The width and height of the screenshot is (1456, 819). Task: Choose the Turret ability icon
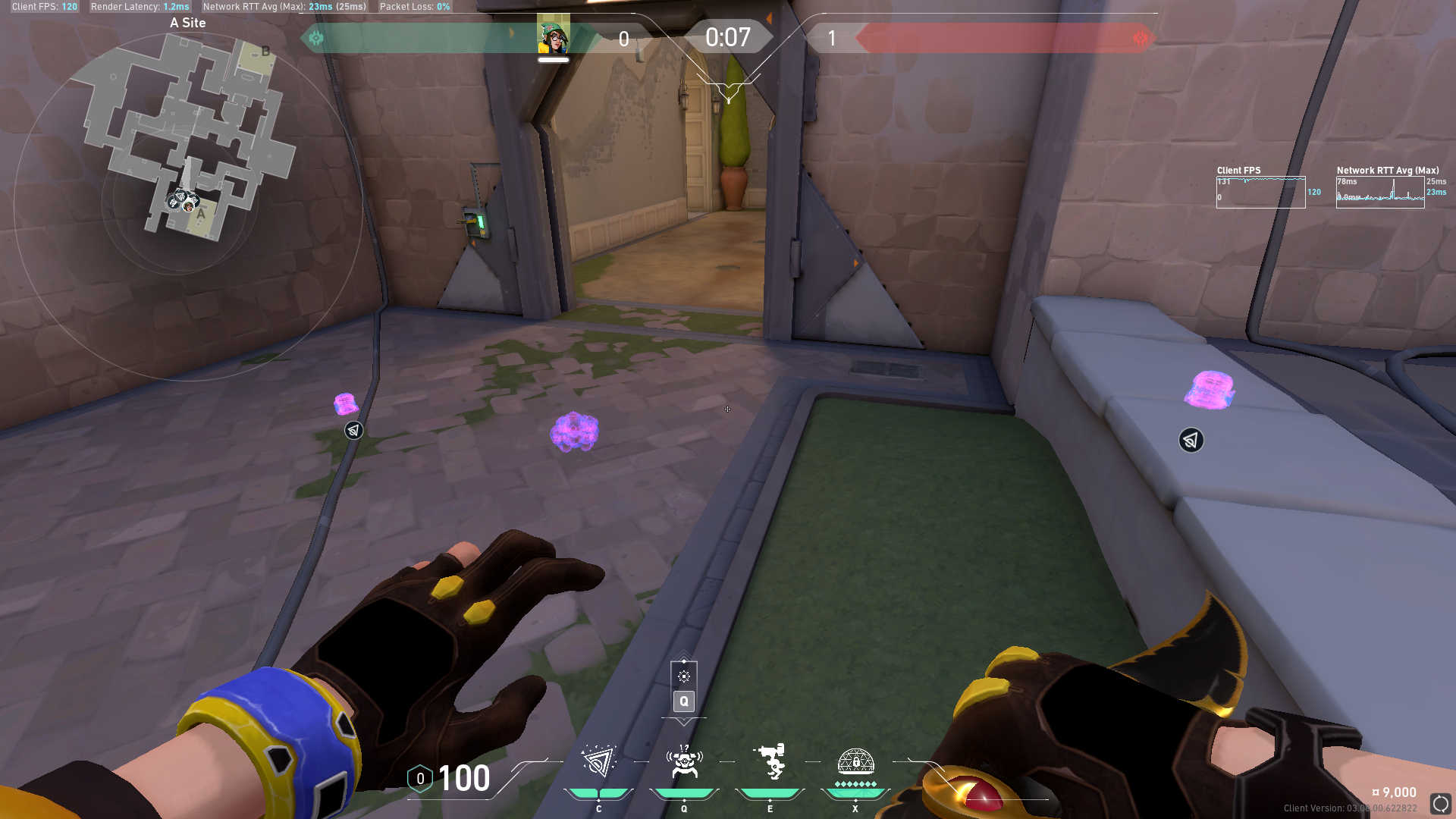[770, 761]
